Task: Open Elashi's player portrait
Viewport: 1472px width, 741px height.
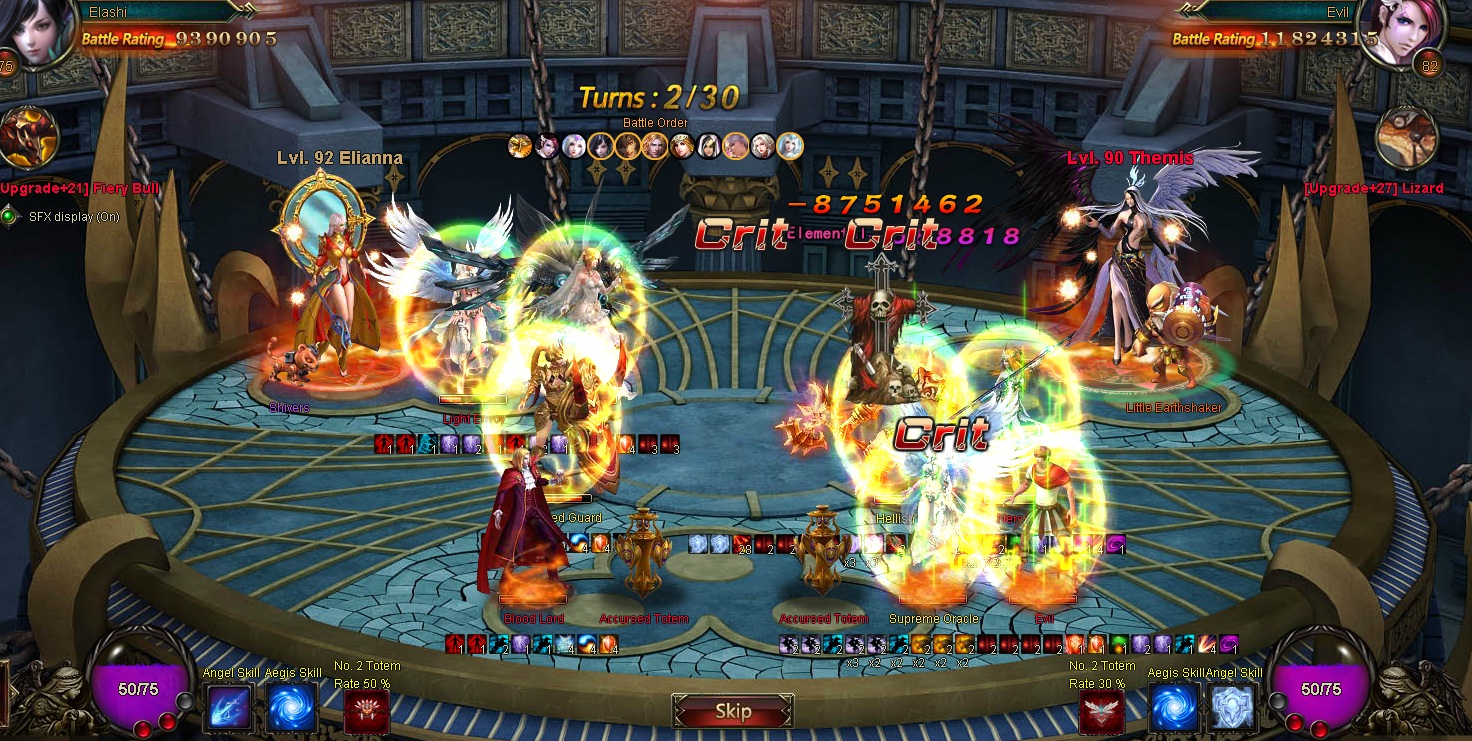Action: point(38,34)
